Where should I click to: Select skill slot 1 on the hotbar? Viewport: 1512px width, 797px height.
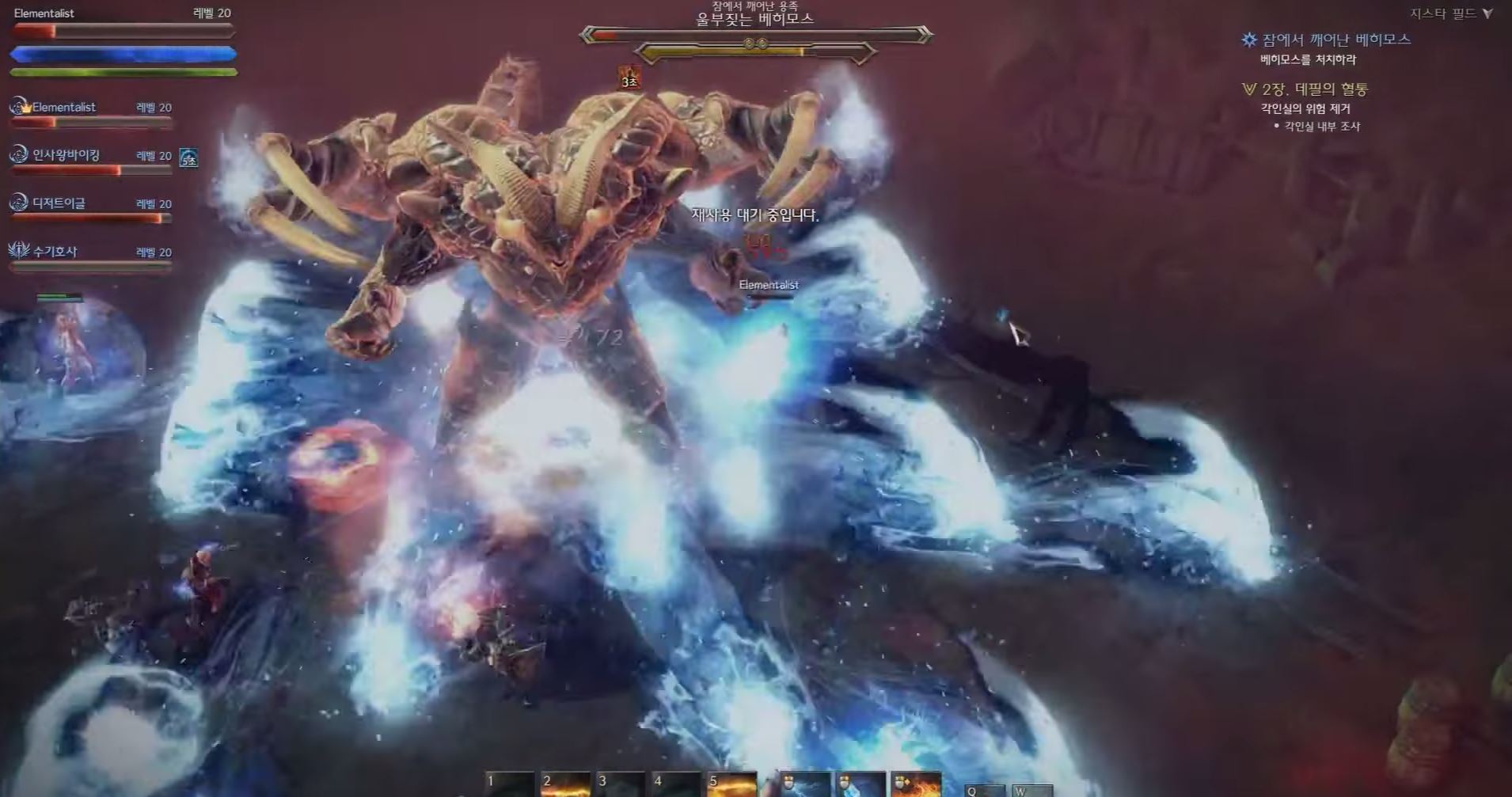coord(509,784)
